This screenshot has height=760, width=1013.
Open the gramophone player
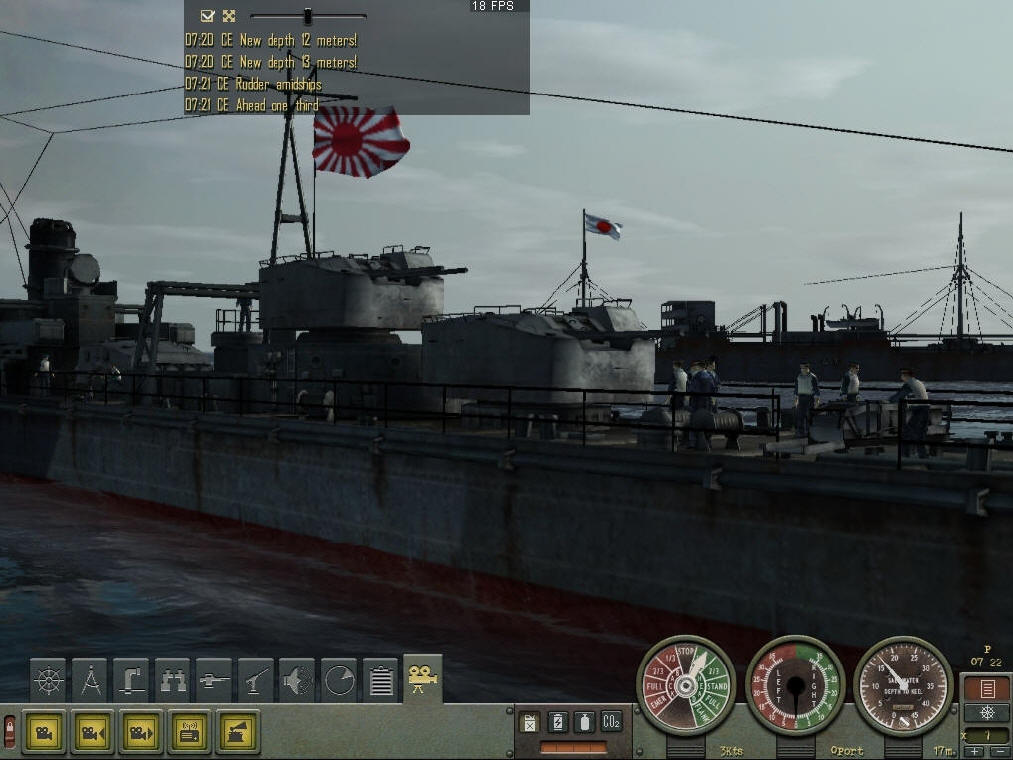click(237, 732)
